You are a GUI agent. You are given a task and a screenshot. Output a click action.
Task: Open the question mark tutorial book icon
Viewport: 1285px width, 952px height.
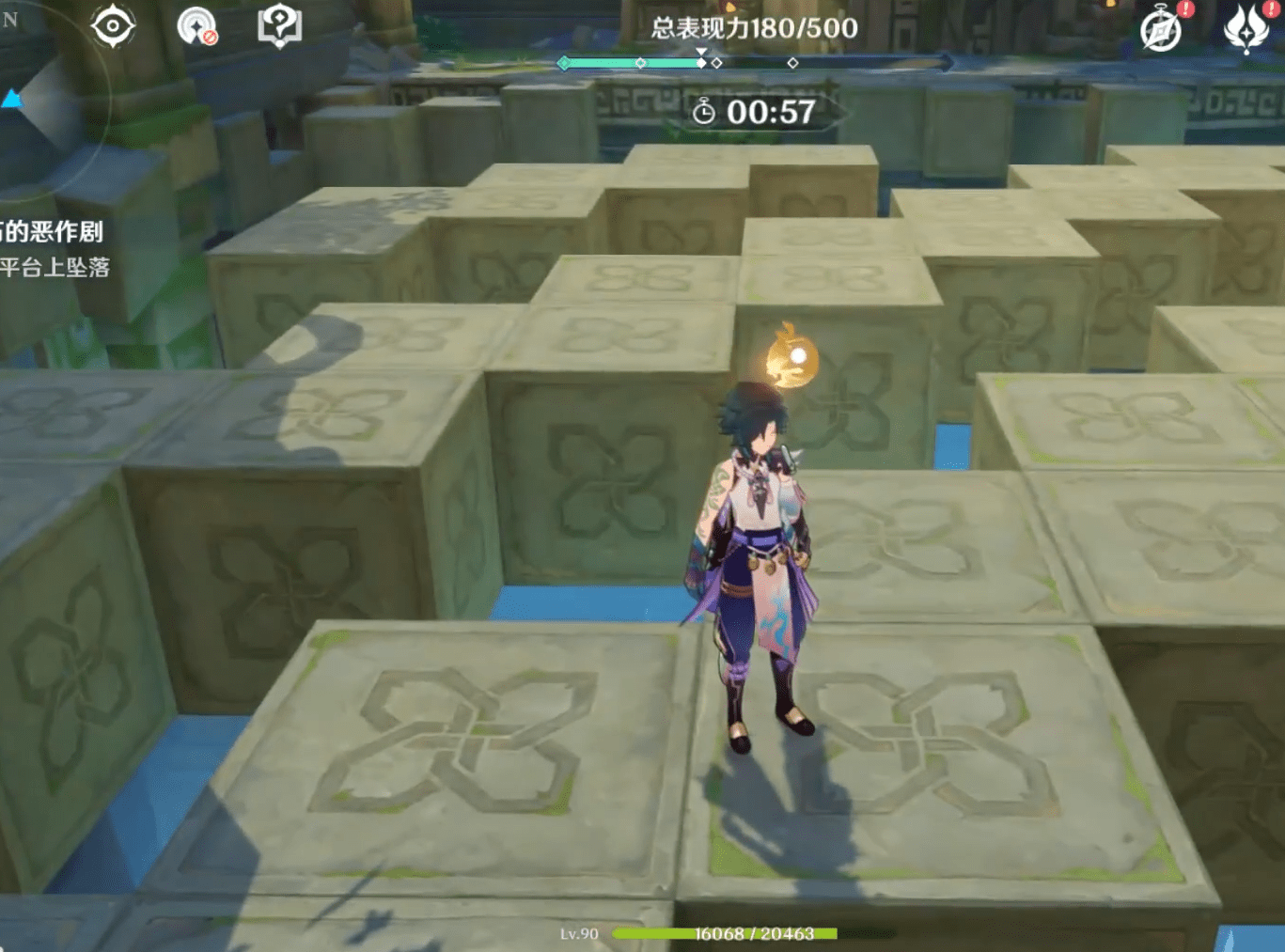tap(279, 25)
